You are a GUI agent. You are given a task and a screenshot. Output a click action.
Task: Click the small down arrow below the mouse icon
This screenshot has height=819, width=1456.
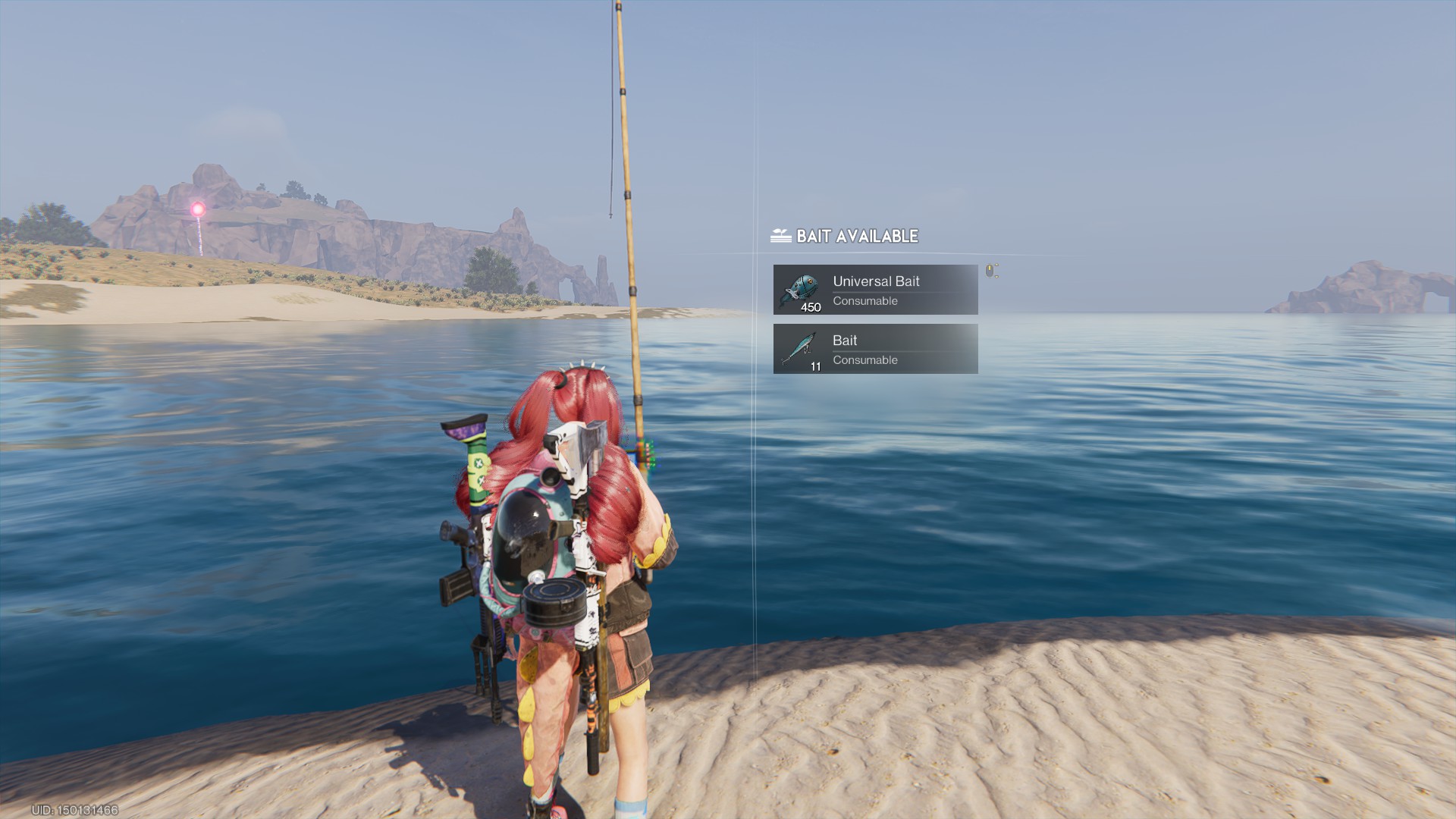coord(996,277)
